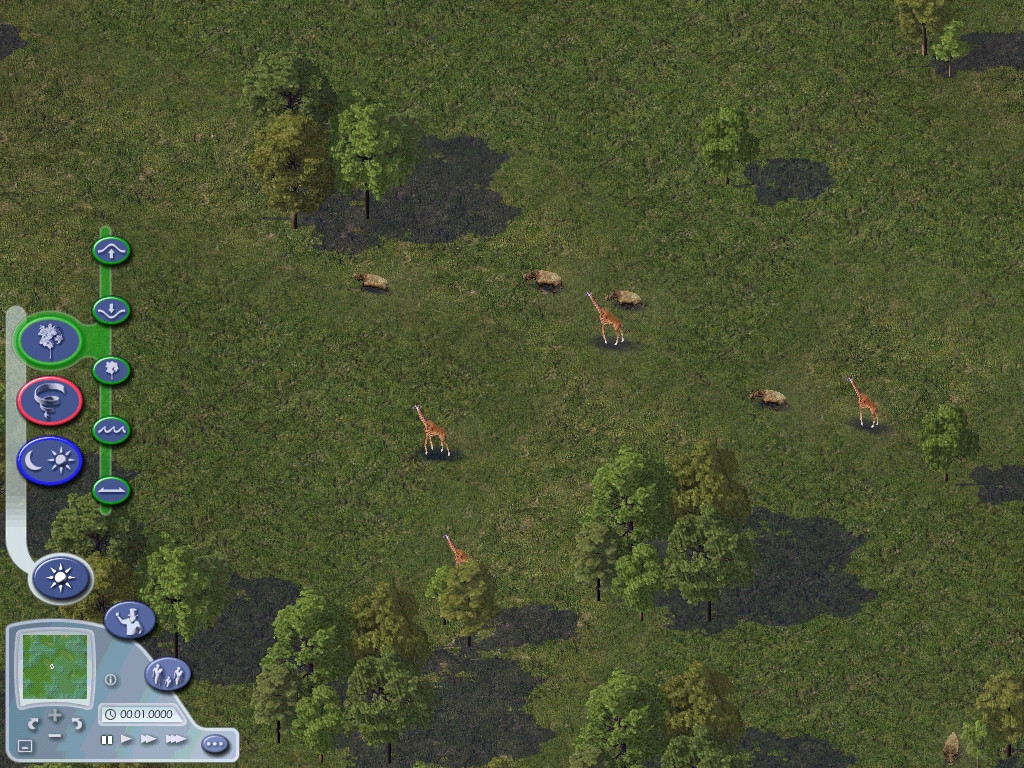This screenshot has width=1024, height=768.
Task: Zoom in with the plus button
Action: click(x=55, y=717)
